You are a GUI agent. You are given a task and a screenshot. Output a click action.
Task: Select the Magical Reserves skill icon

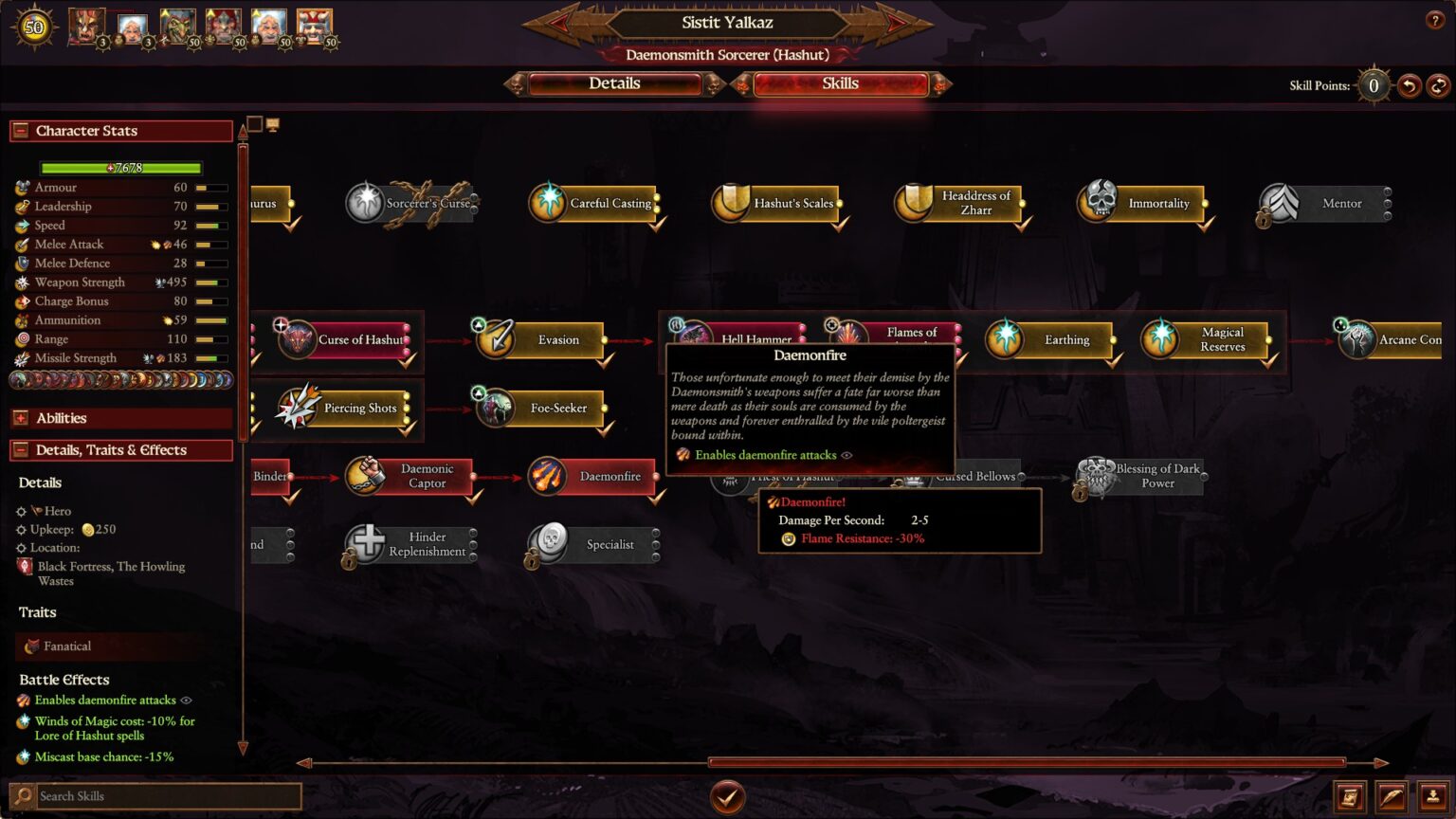point(1162,339)
